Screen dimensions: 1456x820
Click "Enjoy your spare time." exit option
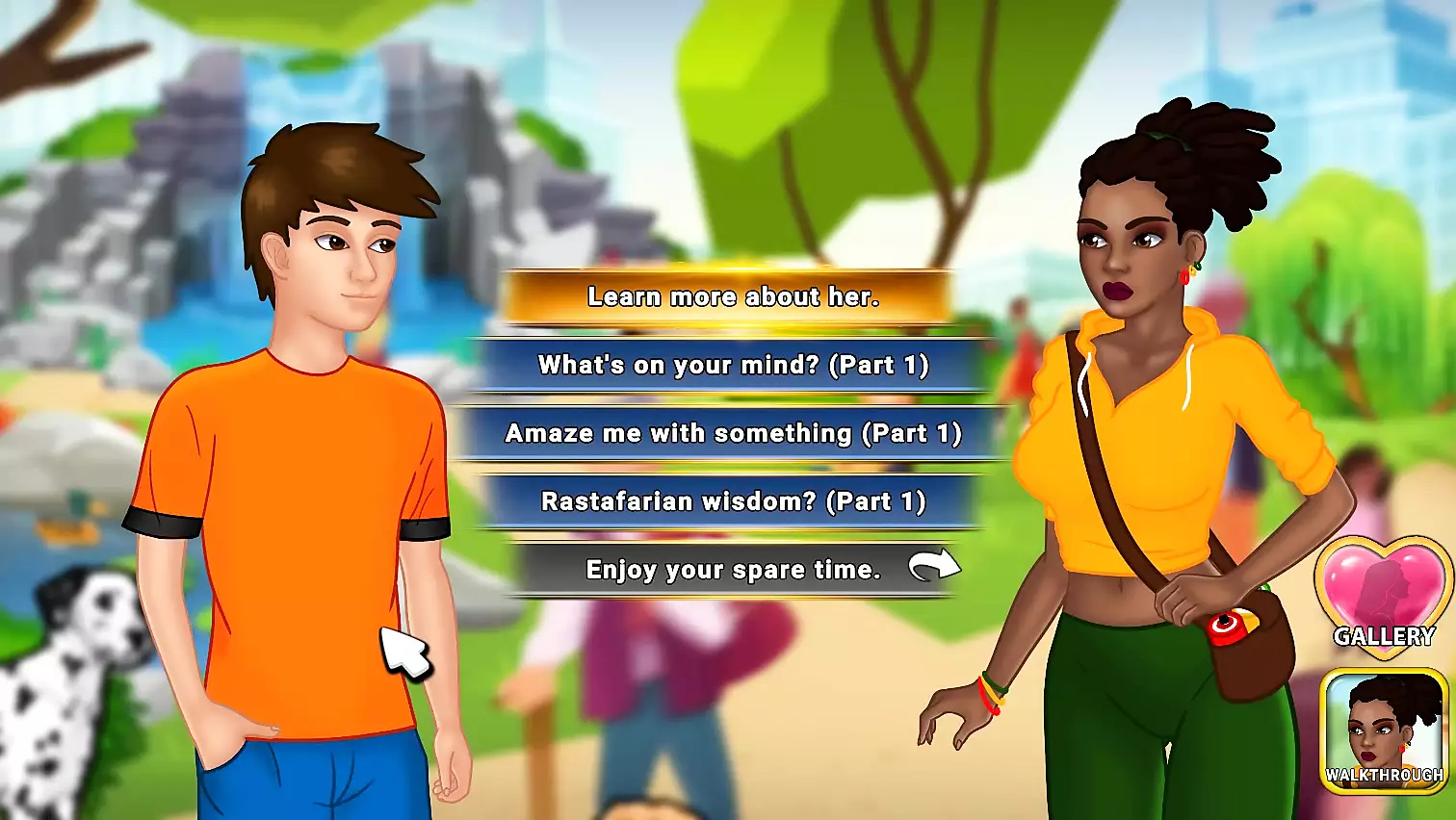(732, 570)
